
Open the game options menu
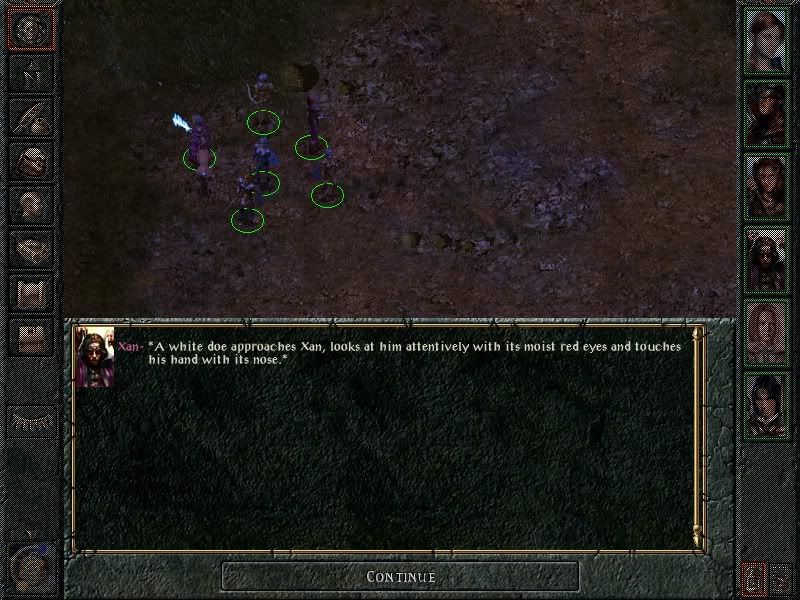tap(30, 337)
